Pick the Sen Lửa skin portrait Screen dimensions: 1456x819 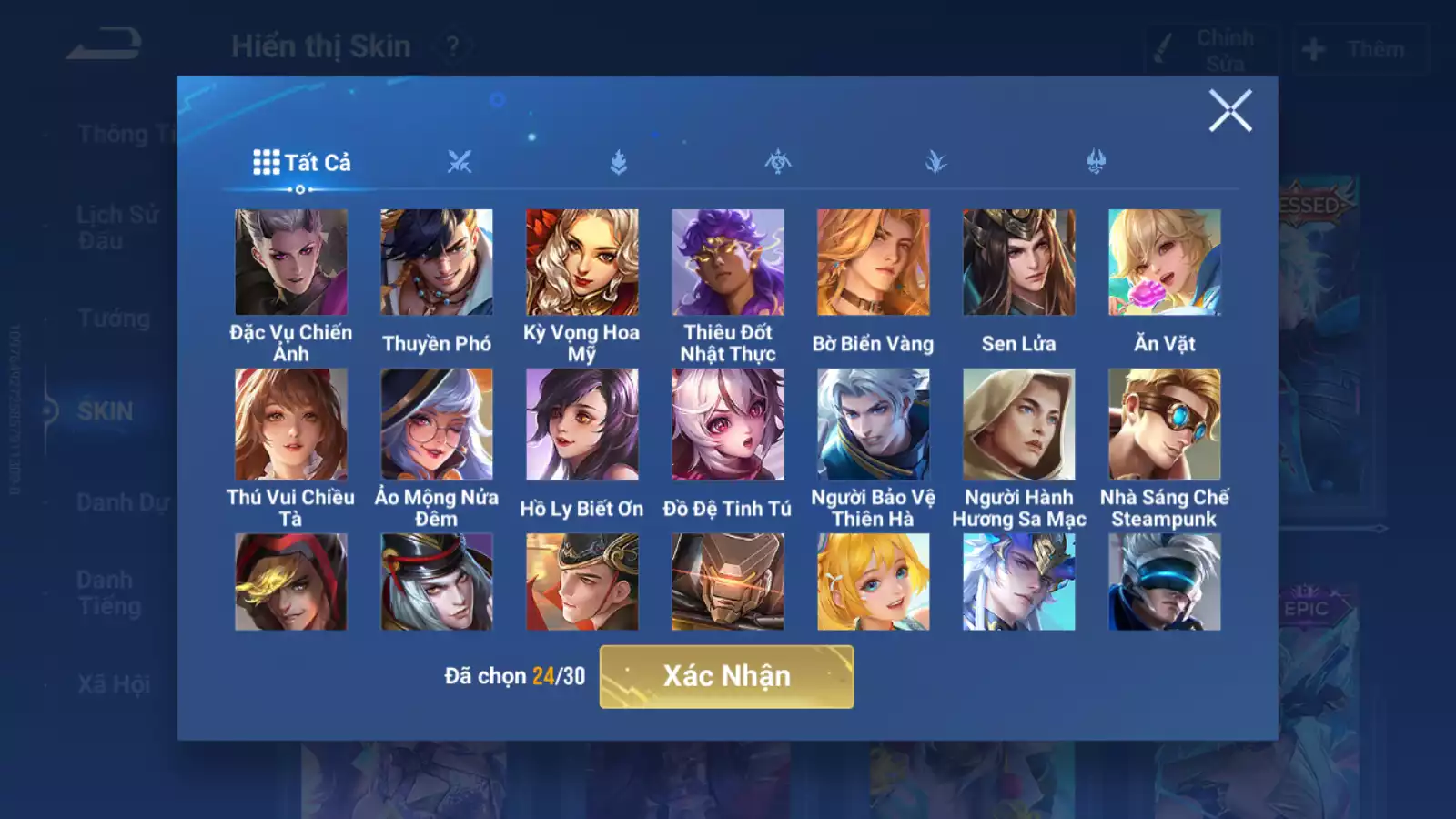pyautogui.click(x=1019, y=263)
